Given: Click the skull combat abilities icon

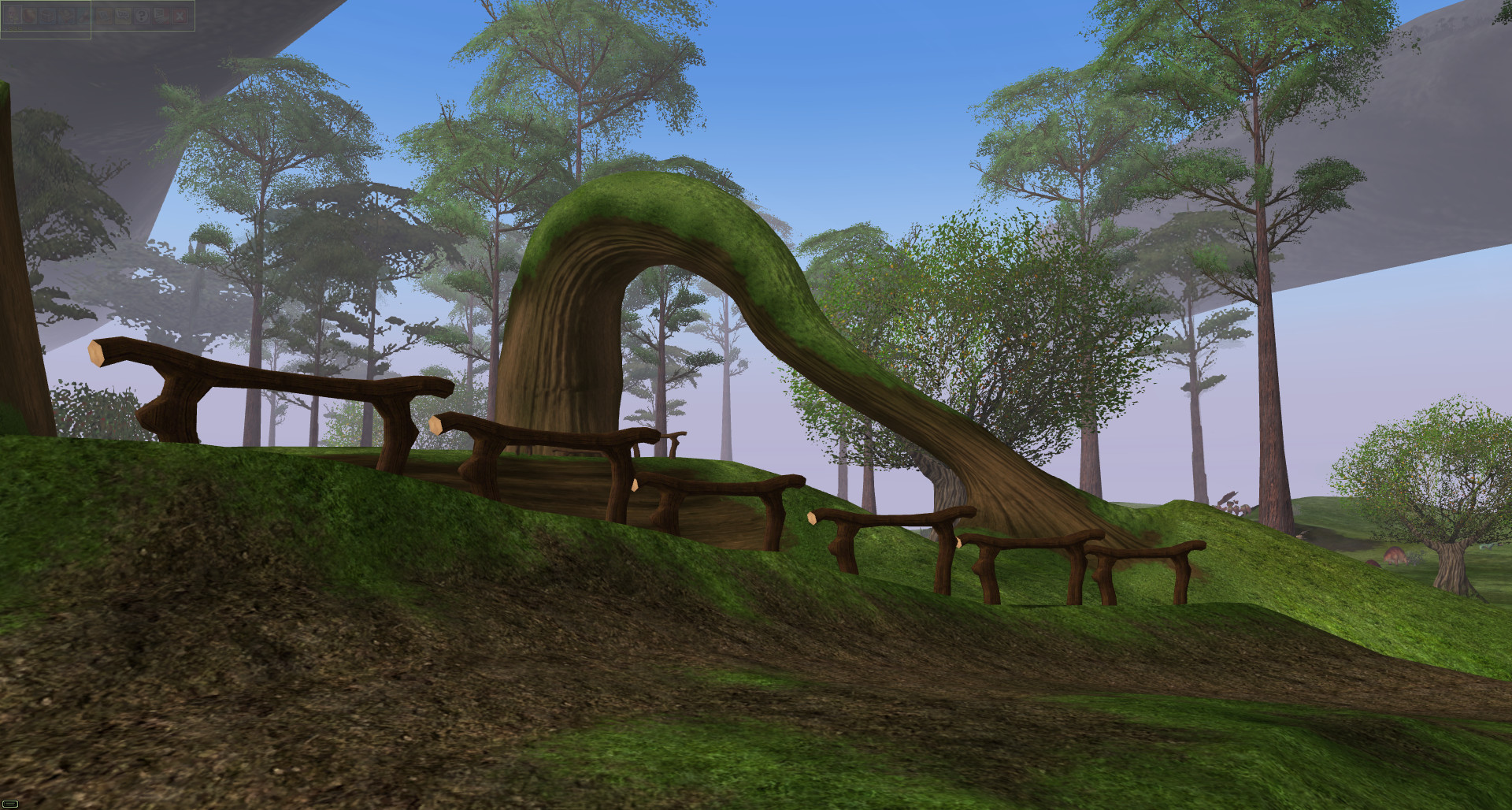Looking at the screenshot, I should (48, 16).
